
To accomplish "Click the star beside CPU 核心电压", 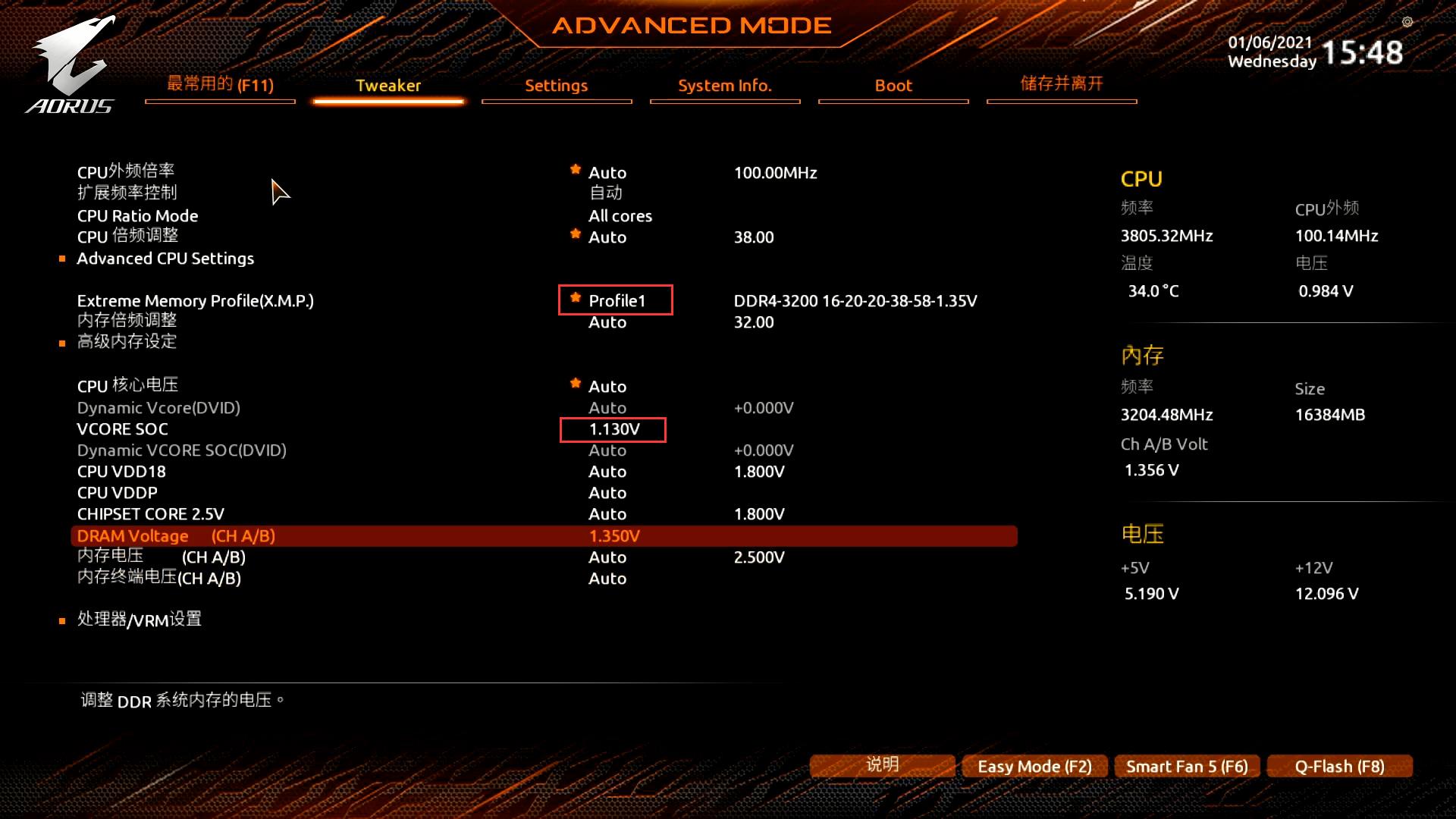I will coord(575,384).
